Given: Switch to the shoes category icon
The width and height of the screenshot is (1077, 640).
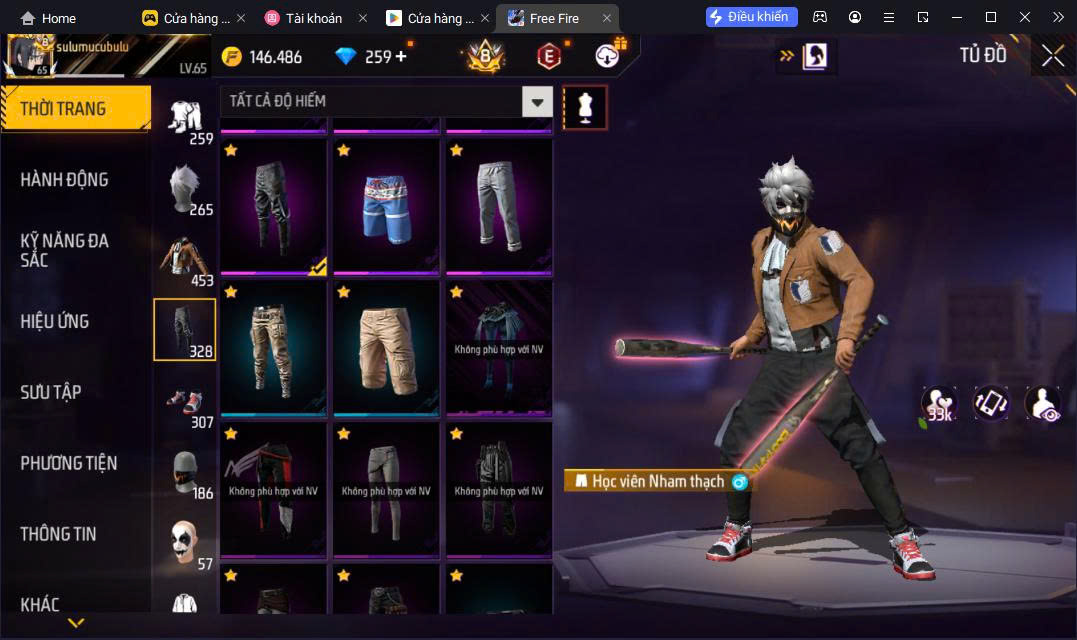Looking at the screenshot, I should point(184,402).
